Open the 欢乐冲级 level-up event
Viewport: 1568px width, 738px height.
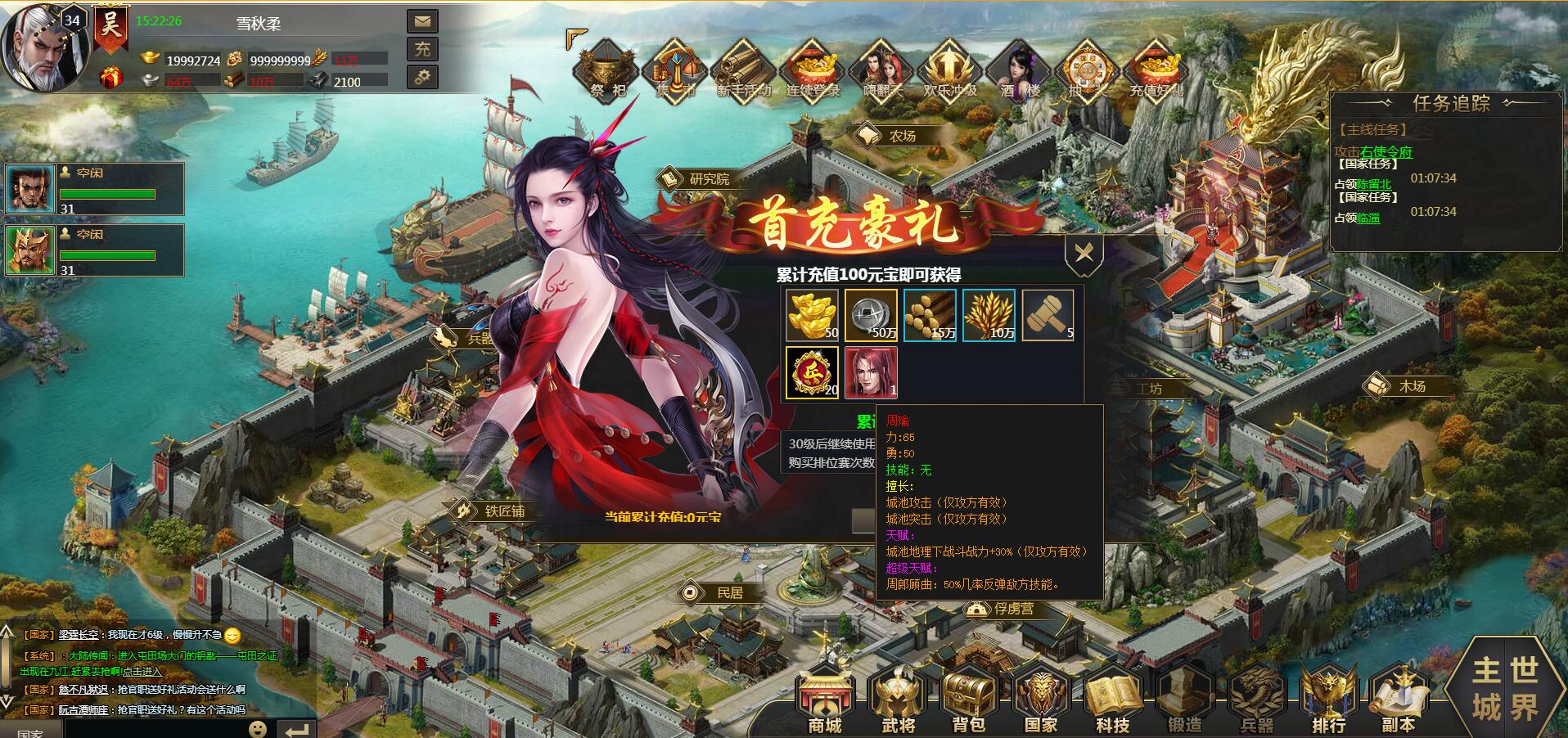949,71
